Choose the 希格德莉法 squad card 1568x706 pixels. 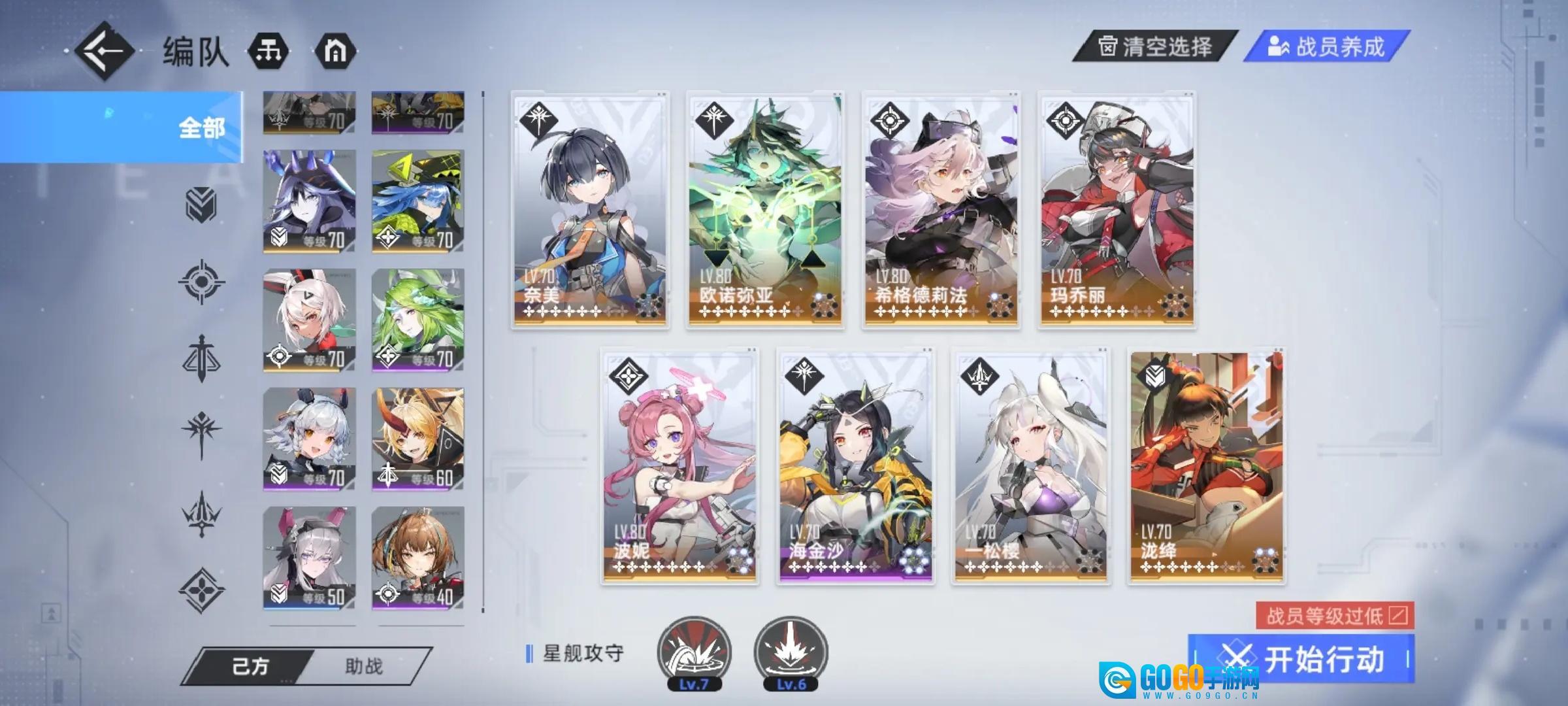coord(941,210)
